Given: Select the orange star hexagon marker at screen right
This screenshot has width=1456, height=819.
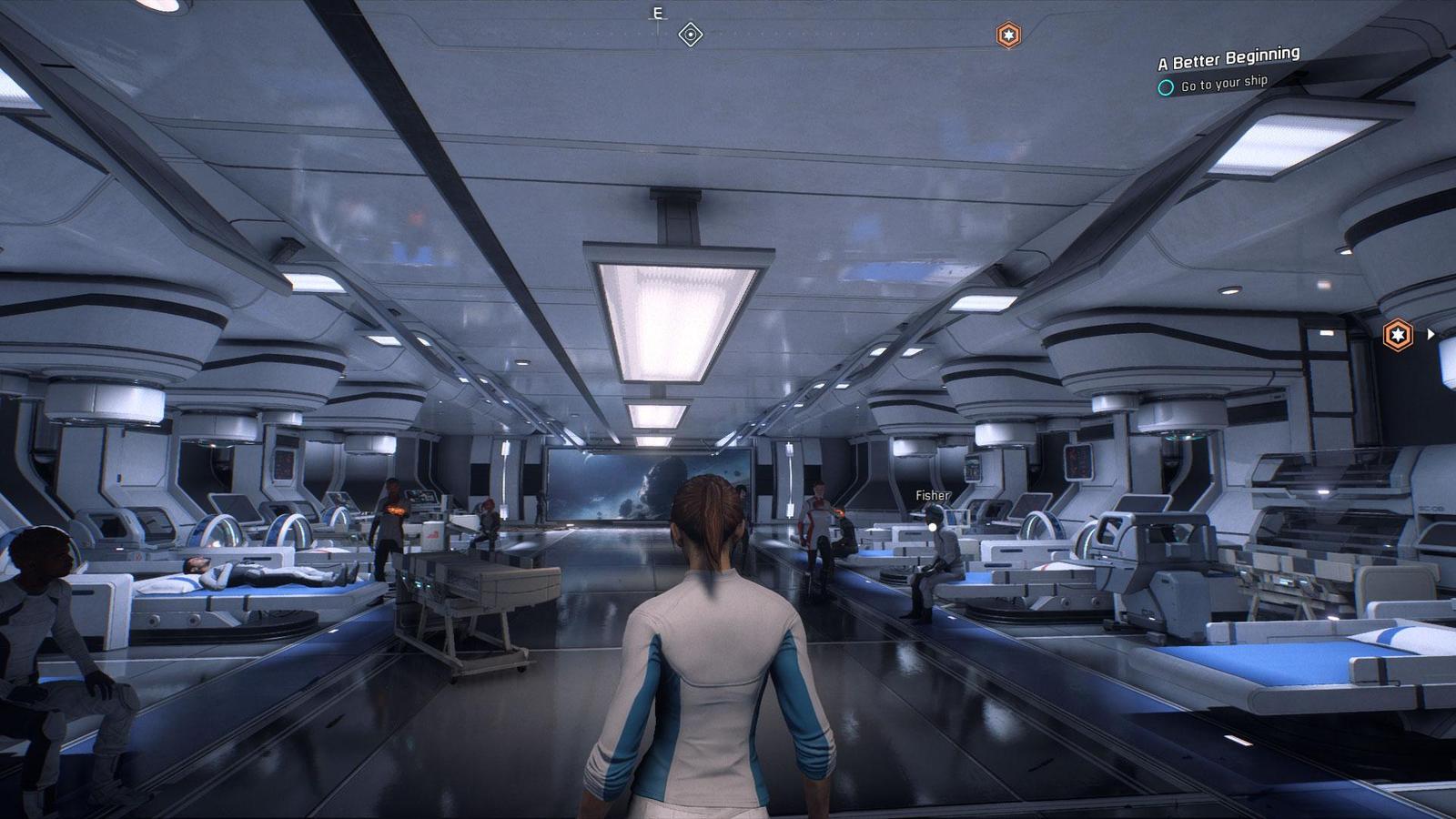Looking at the screenshot, I should click(x=1399, y=334).
